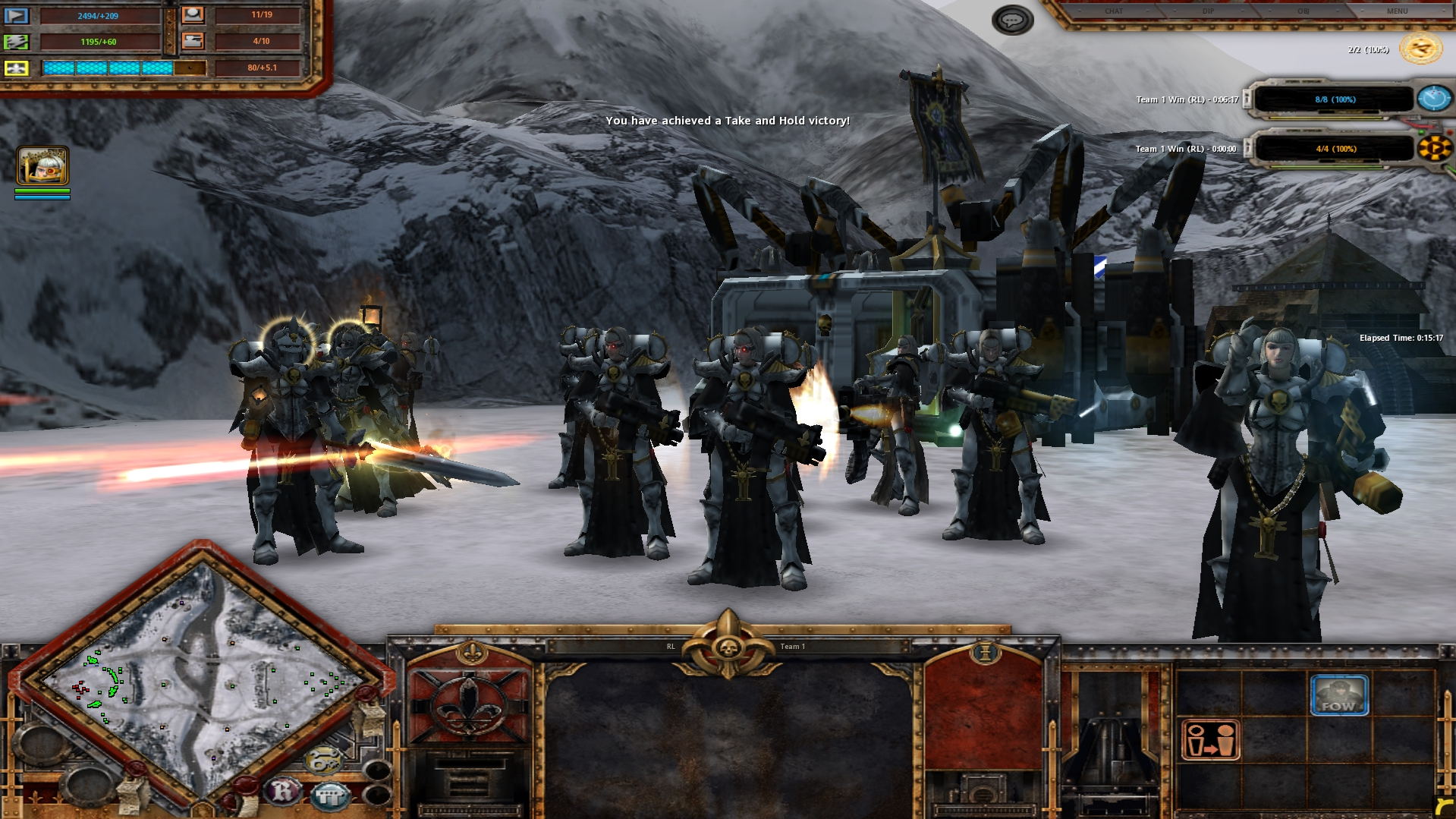The height and width of the screenshot is (819, 1456).
Task: Click the snowy battlefield minimap
Action: tap(201, 679)
